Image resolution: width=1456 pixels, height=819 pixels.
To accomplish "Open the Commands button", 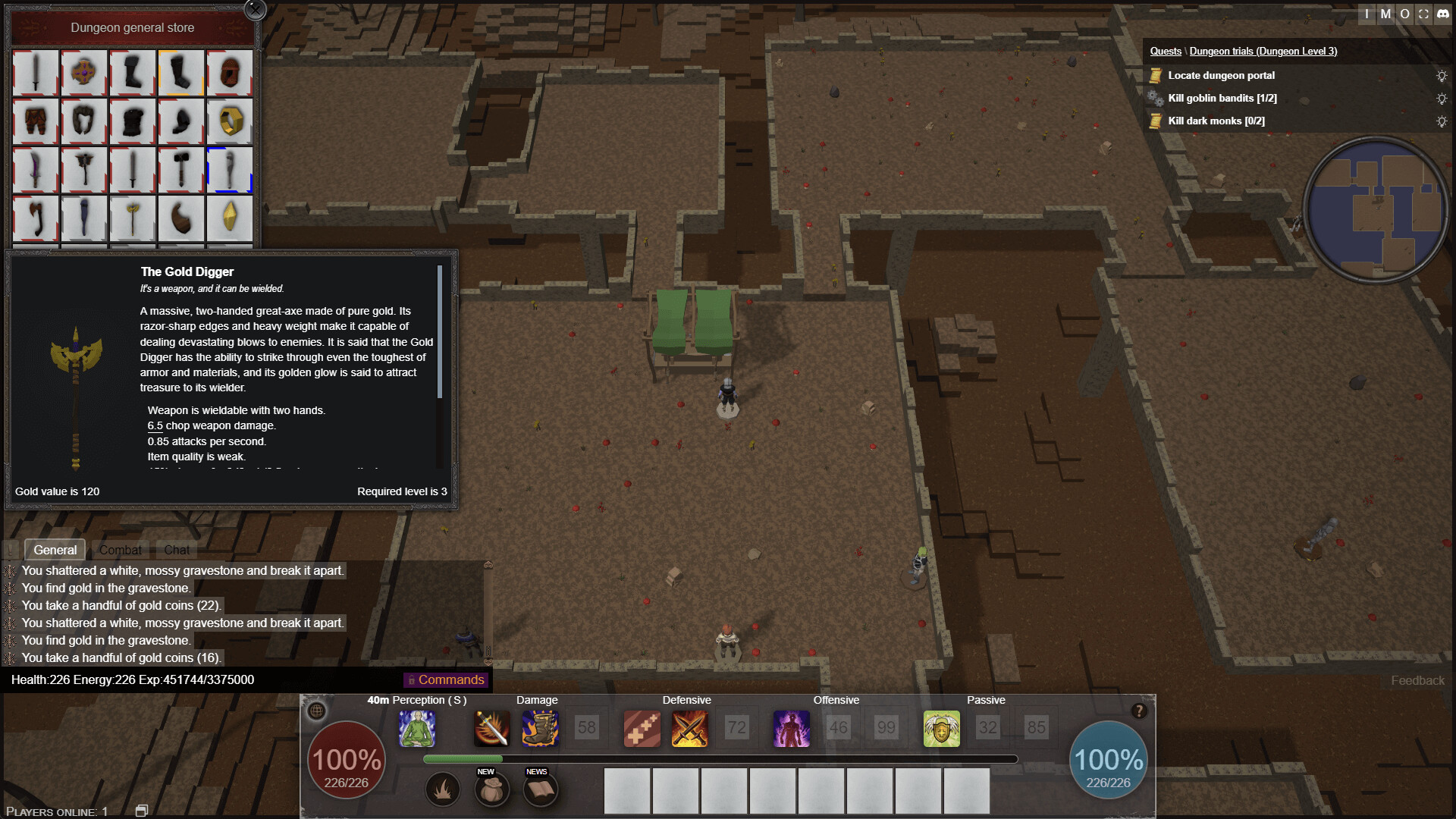I will [x=446, y=679].
